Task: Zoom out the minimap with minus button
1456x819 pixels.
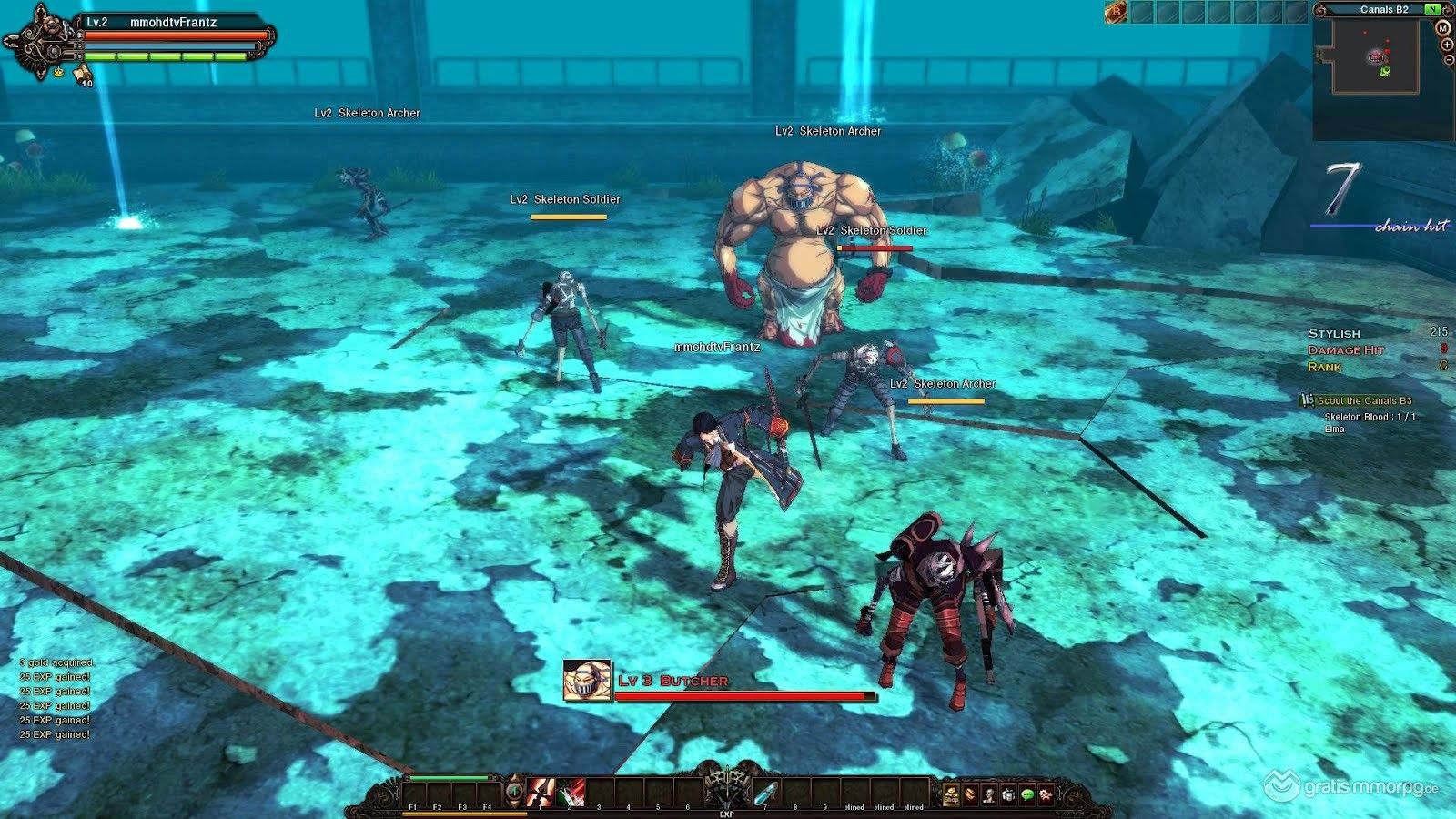Action: (1448, 59)
